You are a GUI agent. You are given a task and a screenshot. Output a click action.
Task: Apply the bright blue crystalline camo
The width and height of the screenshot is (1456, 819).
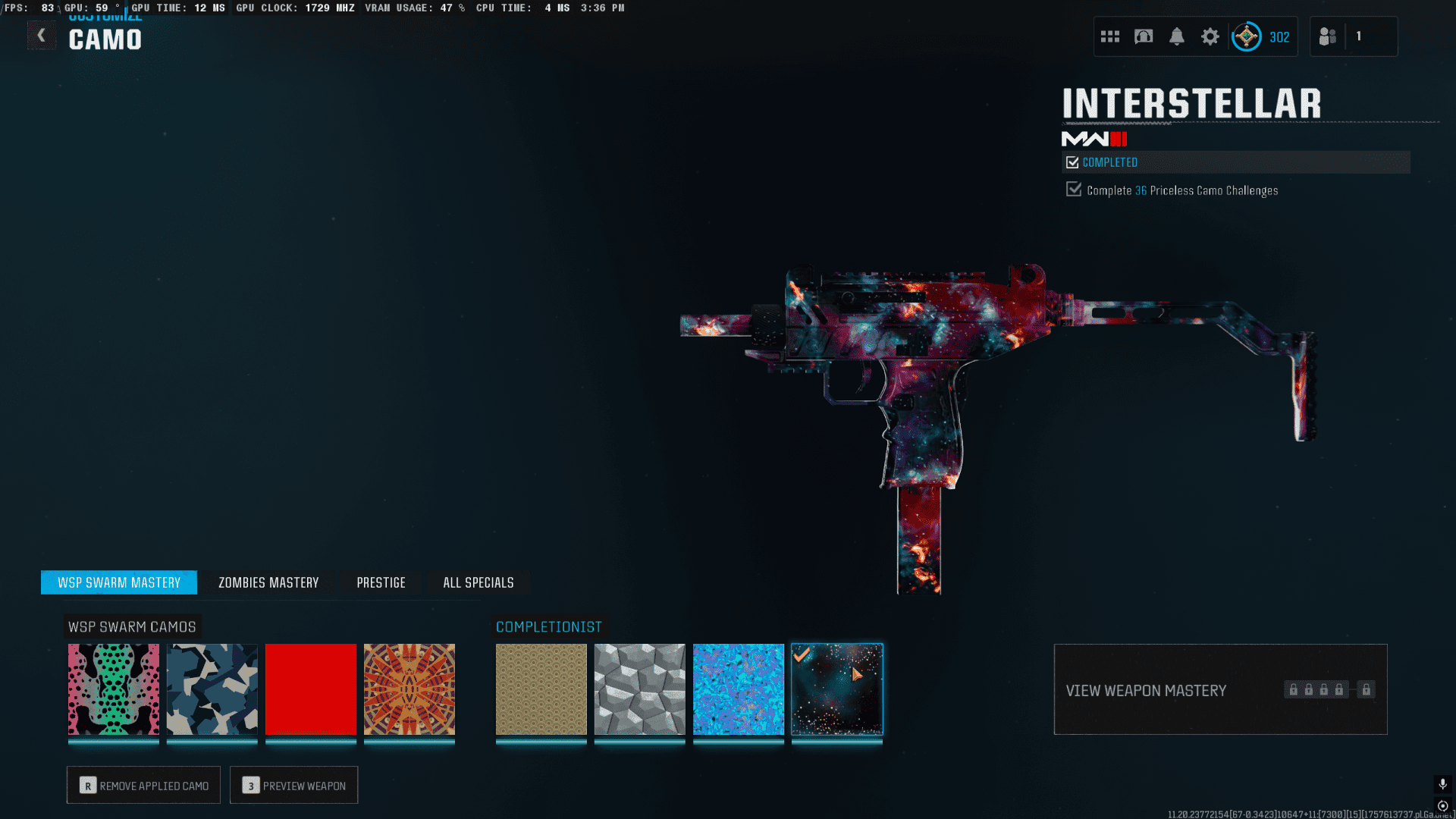point(739,689)
